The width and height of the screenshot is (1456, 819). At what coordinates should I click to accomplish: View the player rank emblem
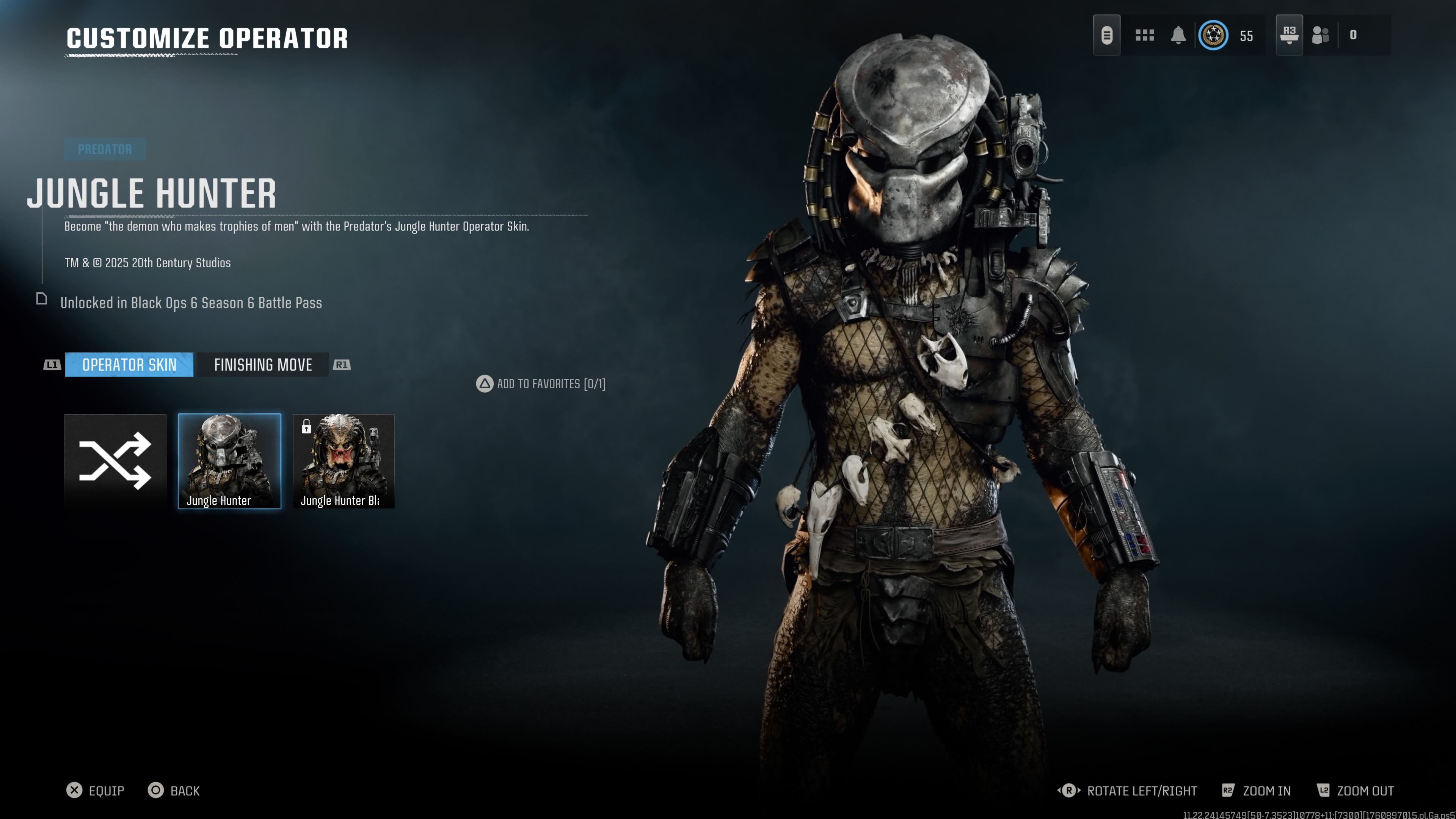[1213, 35]
